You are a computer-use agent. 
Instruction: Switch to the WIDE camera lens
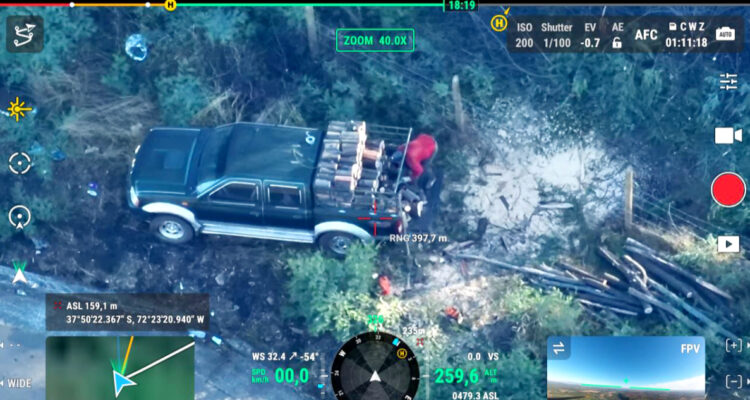click(20, 383)
